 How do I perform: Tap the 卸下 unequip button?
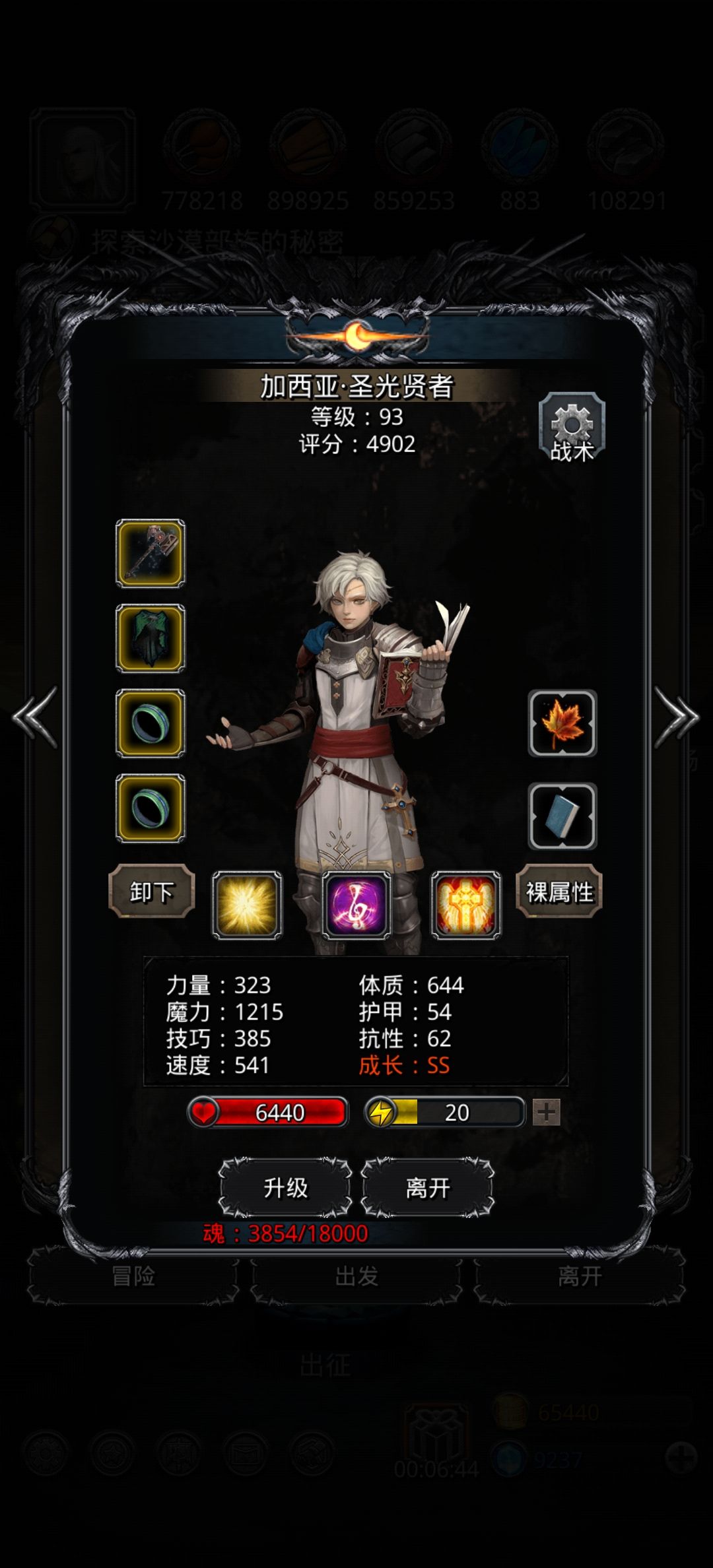(151, 892)
